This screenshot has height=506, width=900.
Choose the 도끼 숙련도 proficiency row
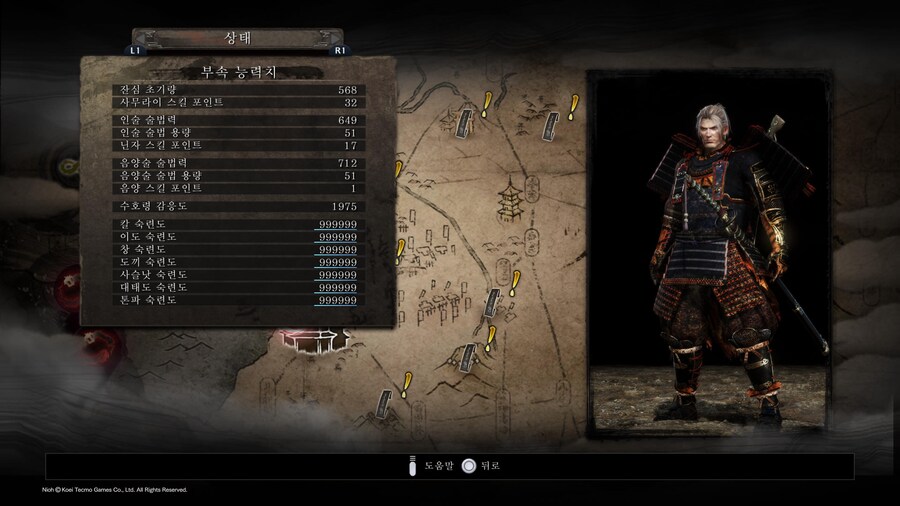pyautogui.click(x=238, y=262)
